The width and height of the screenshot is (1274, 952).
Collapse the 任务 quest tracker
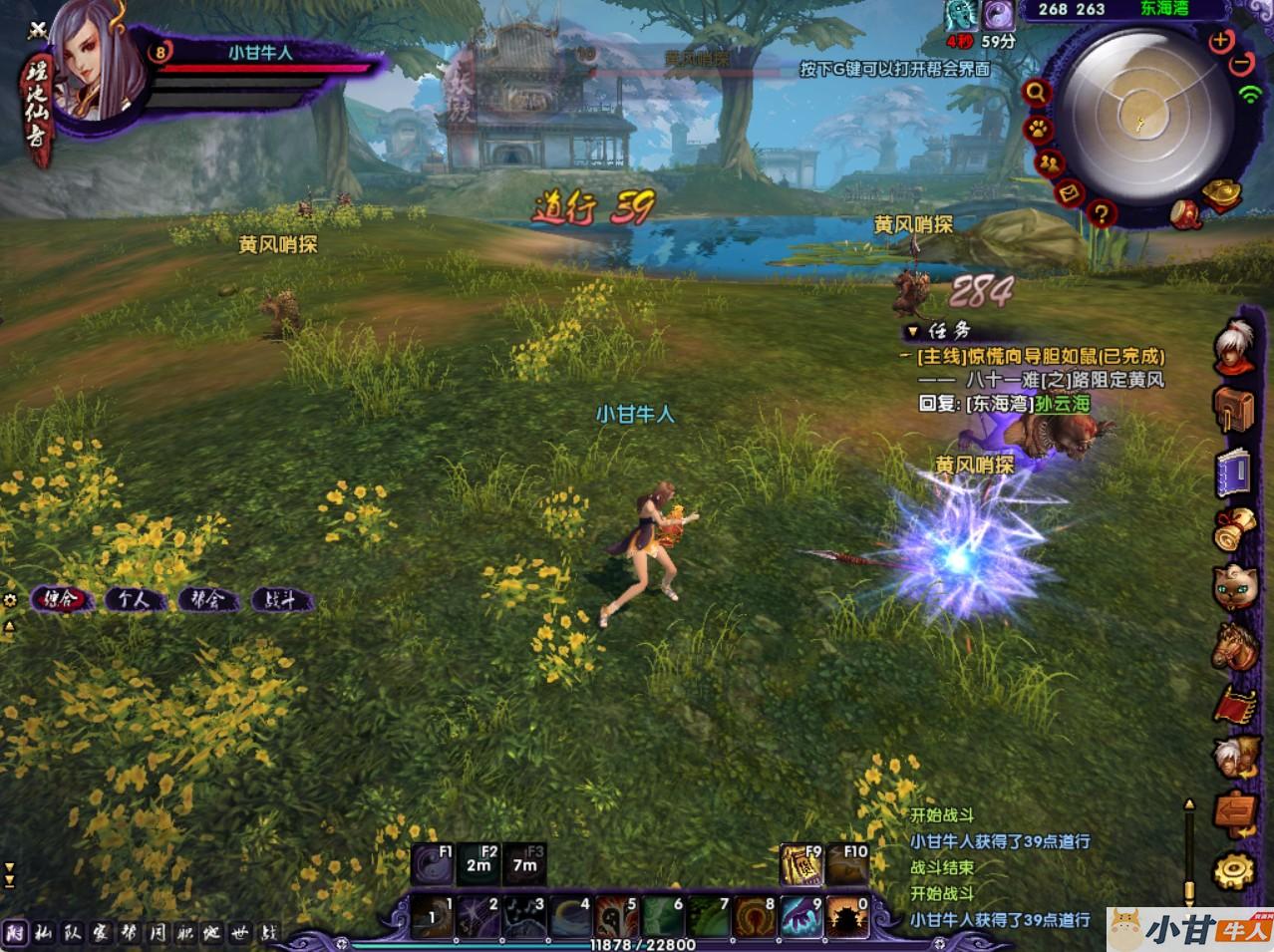(911, 331)
